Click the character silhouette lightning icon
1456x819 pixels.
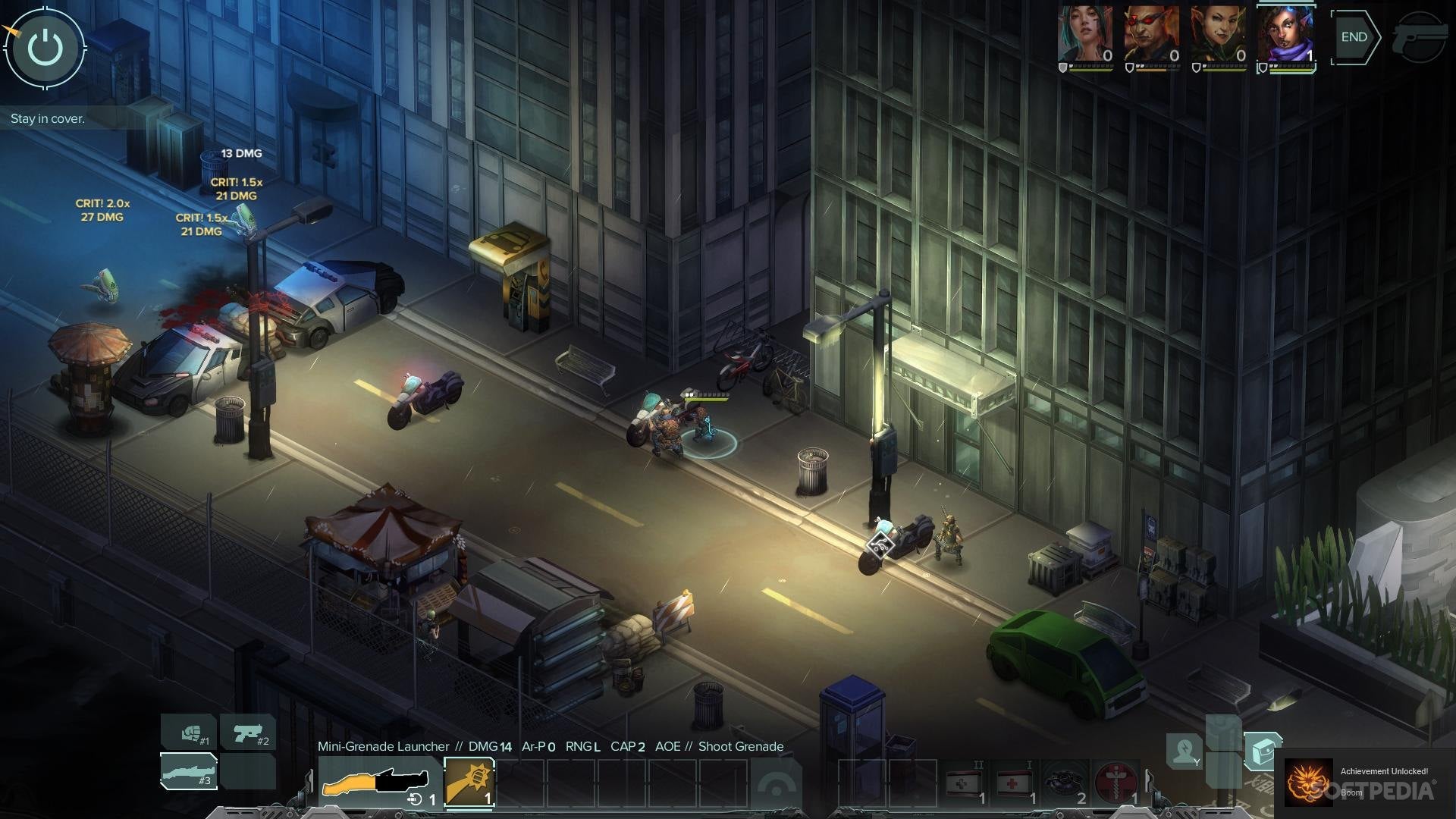(1183, 751)
